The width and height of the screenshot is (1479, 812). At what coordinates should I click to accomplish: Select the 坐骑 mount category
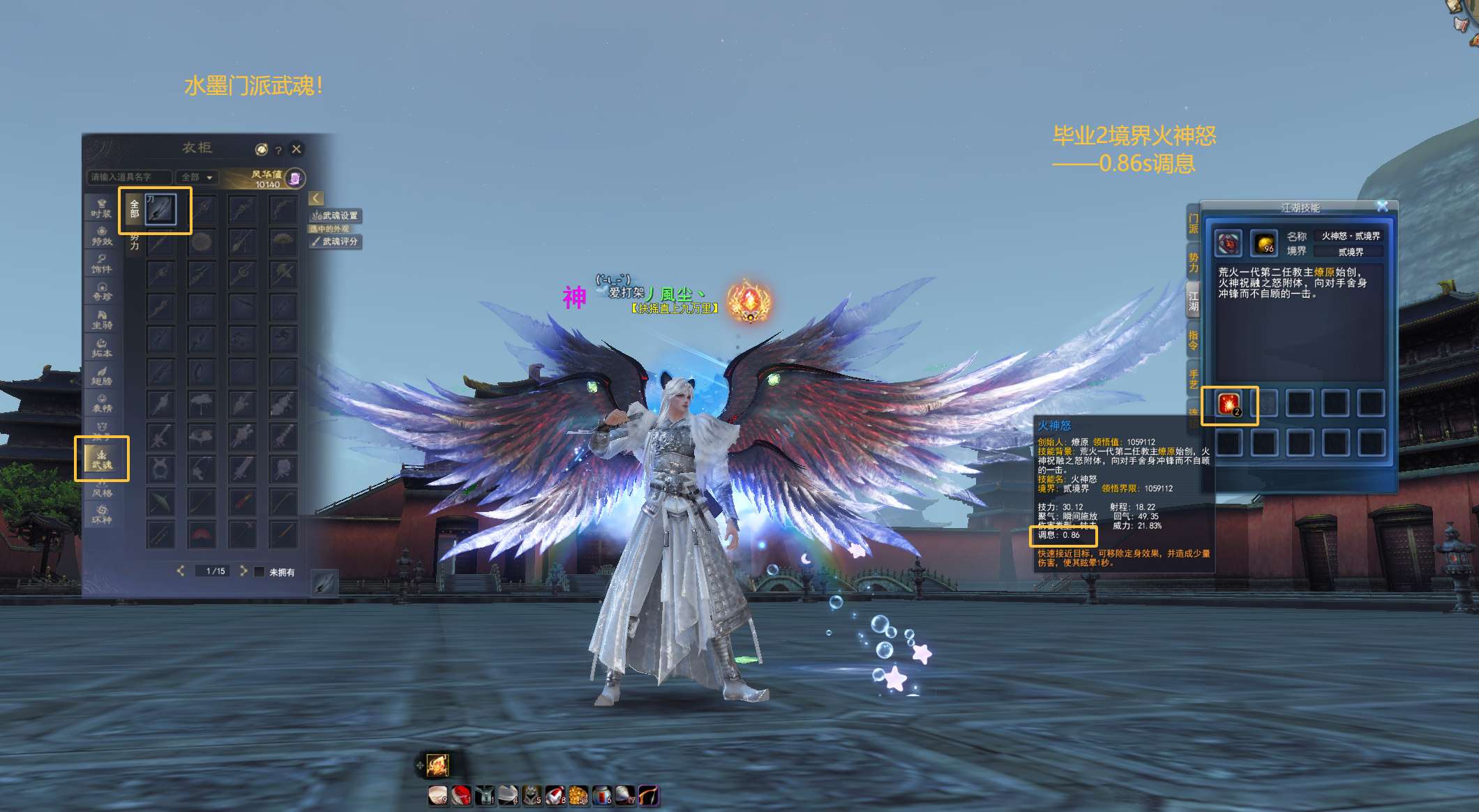[x=102, y=319]
